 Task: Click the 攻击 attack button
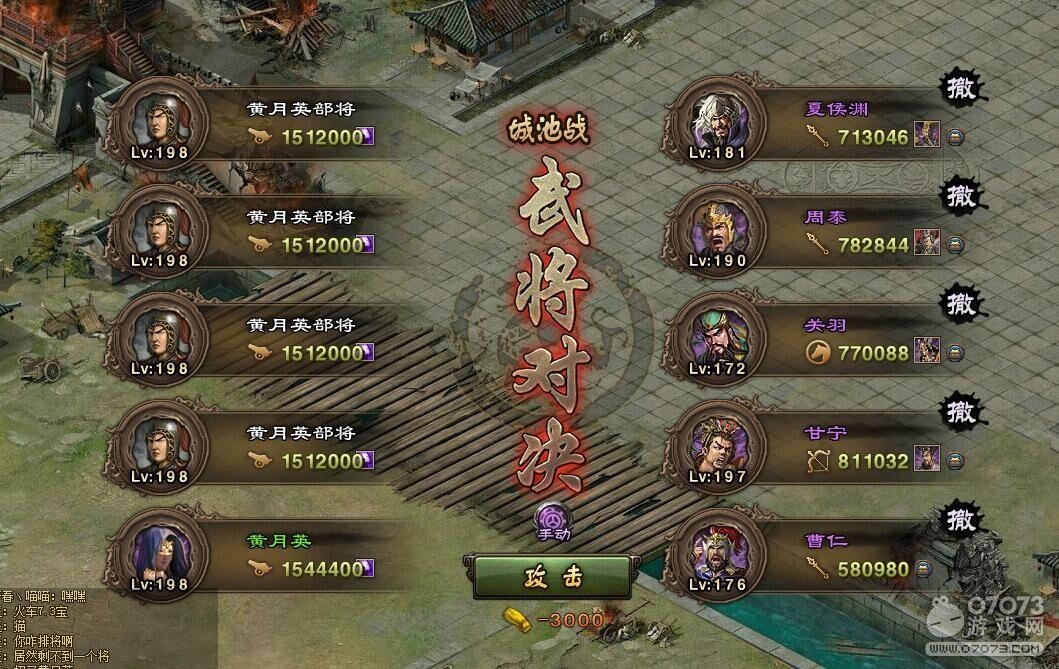pos(551,577)
